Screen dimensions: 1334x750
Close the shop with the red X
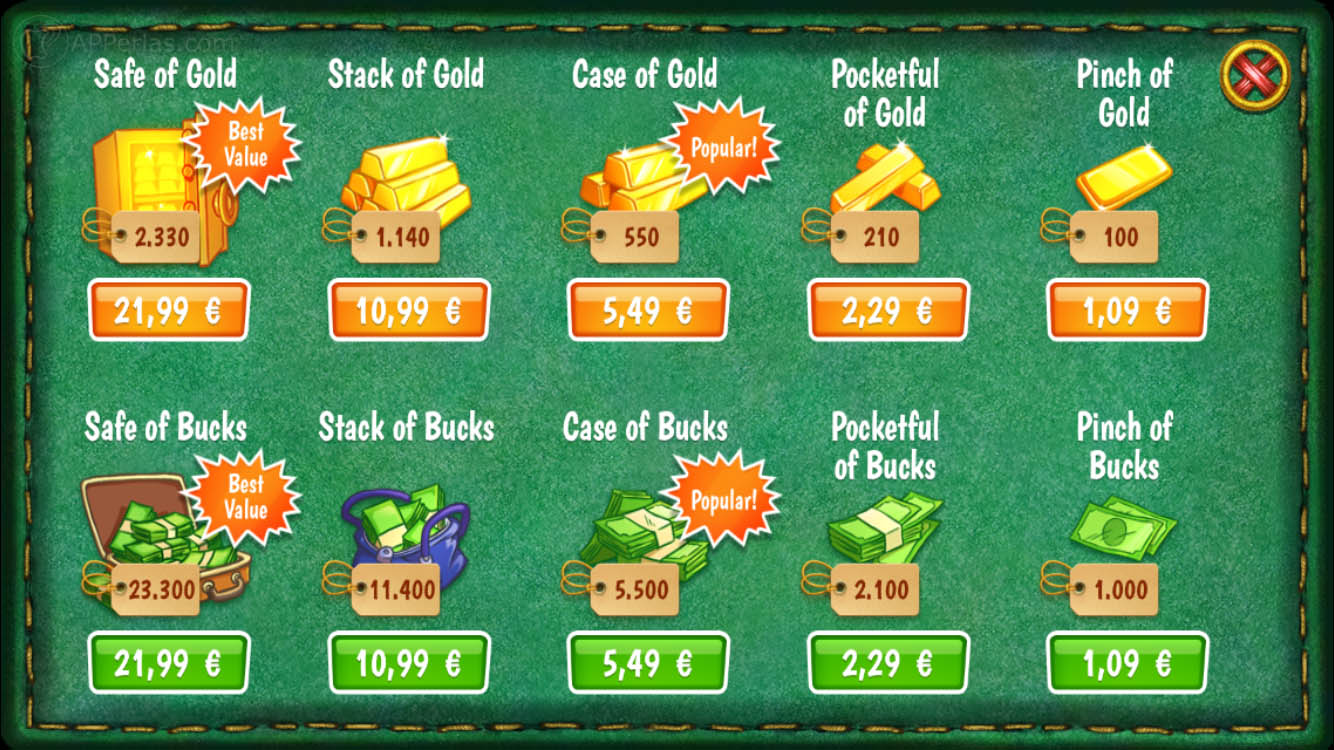pyautogui.click(x=1255, y=74)
